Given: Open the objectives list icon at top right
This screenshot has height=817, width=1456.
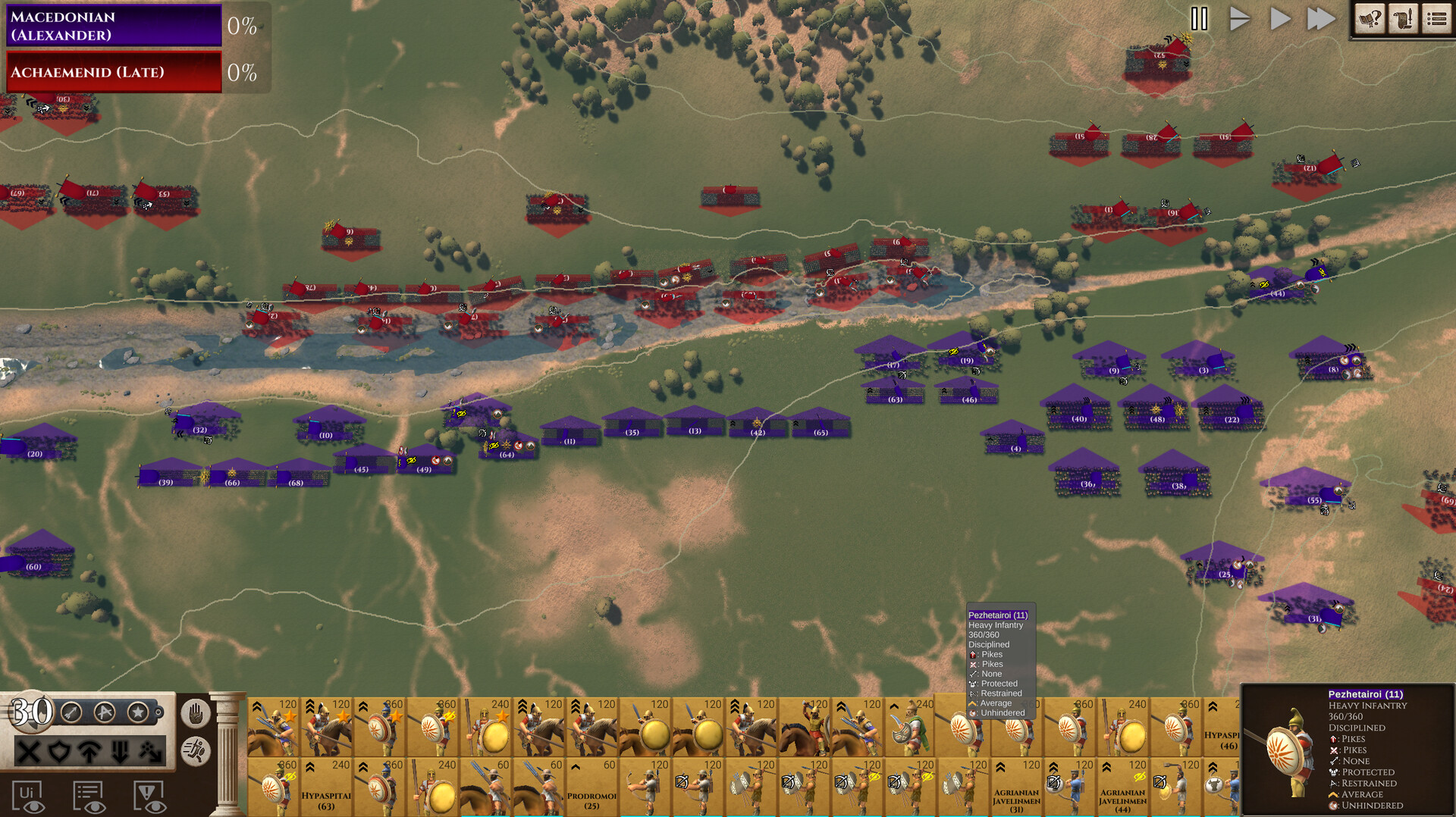Looking at the screenshot, I should (1437, 18).
